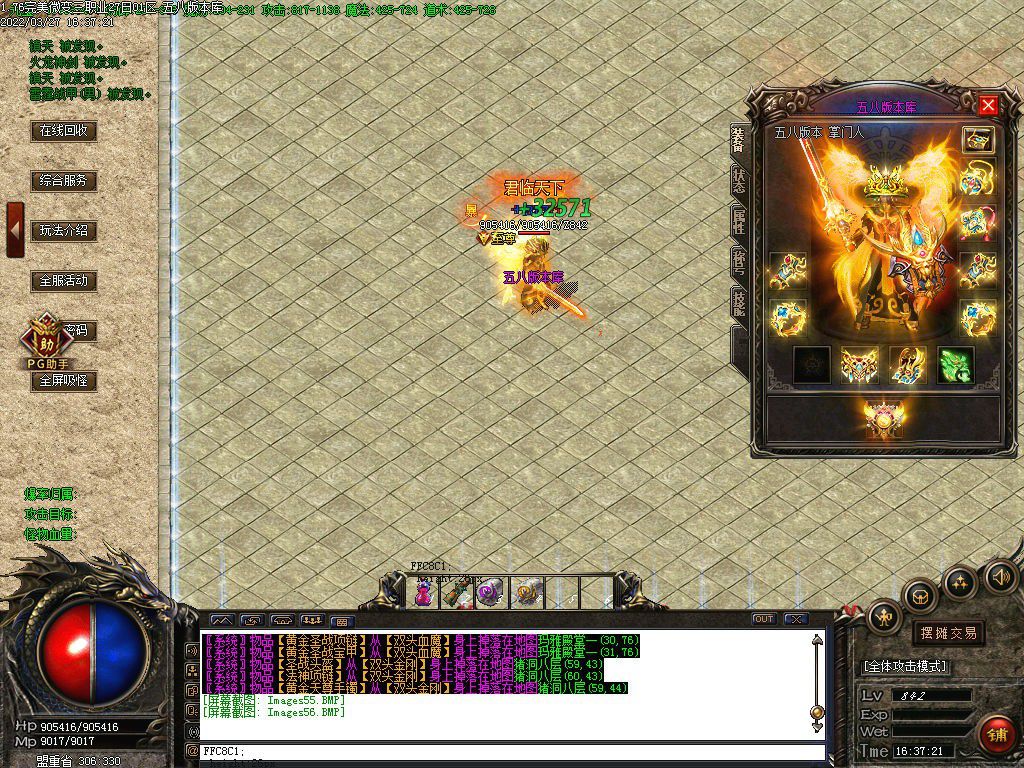Click the 综合服务 services button
The width and height of the screenshot is (1024, 768).
(x=64, y=181)
